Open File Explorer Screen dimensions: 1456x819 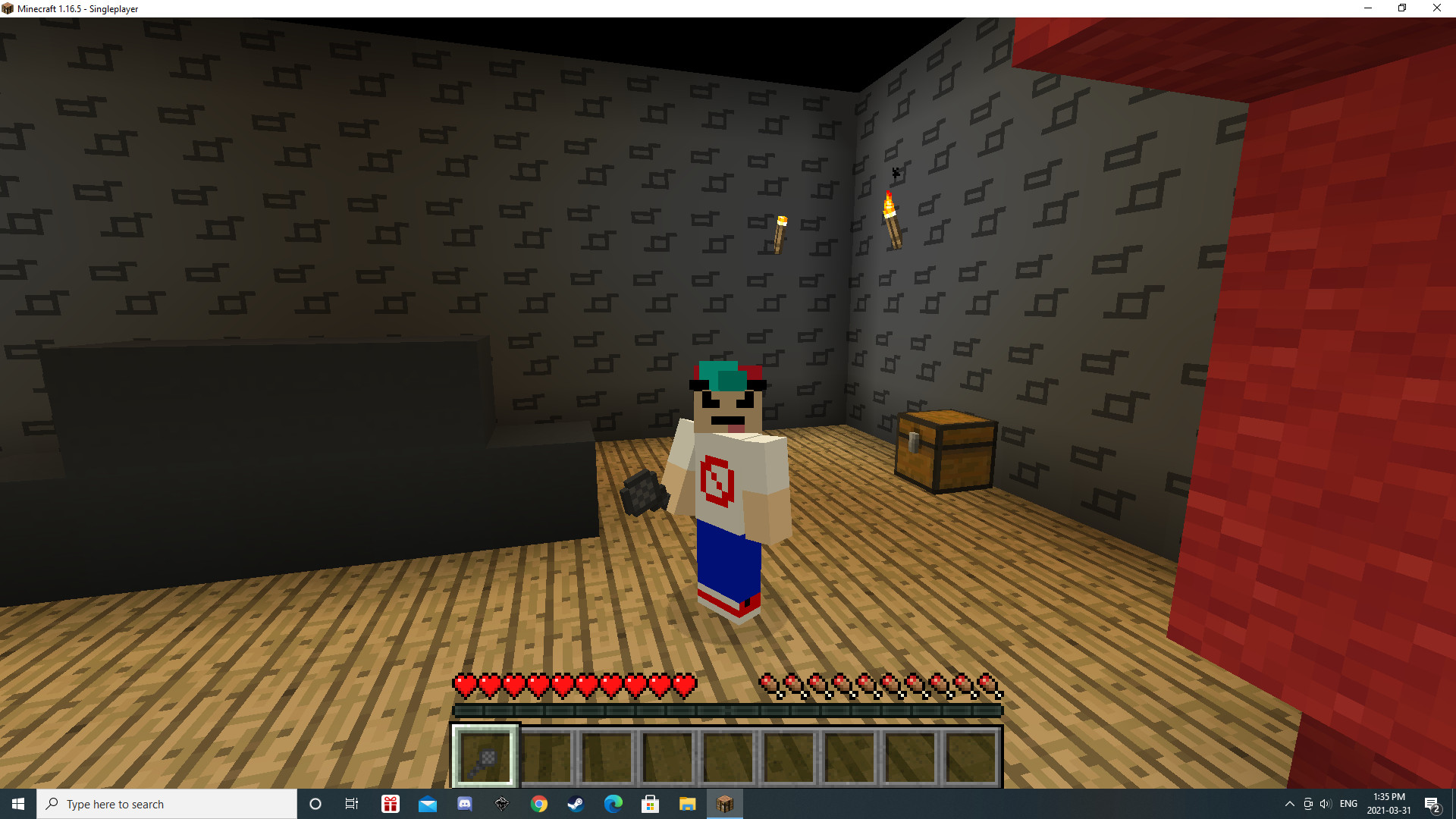(687, 803)
